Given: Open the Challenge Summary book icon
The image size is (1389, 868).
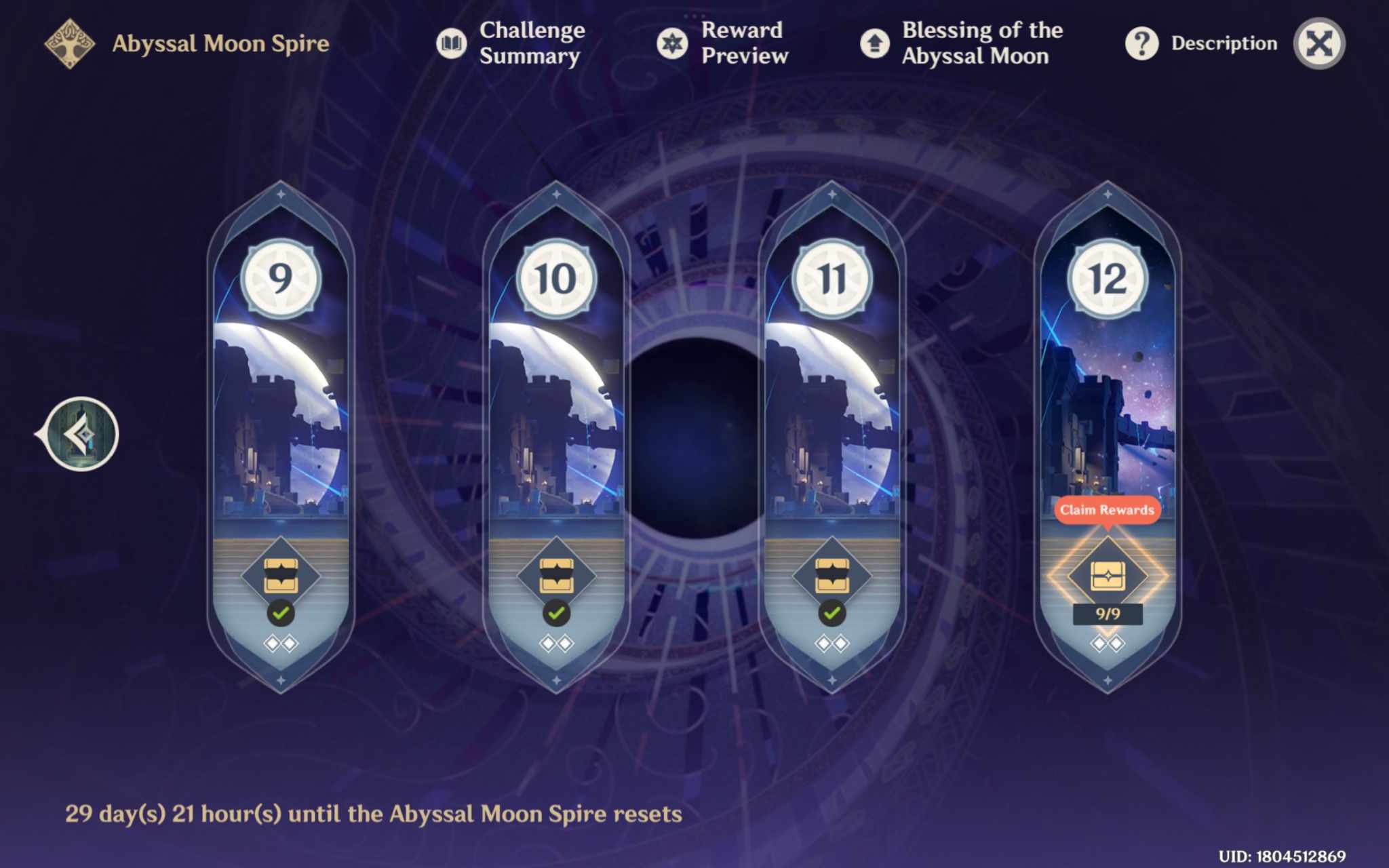Looking at the screenshot, I should click(453, 42).
